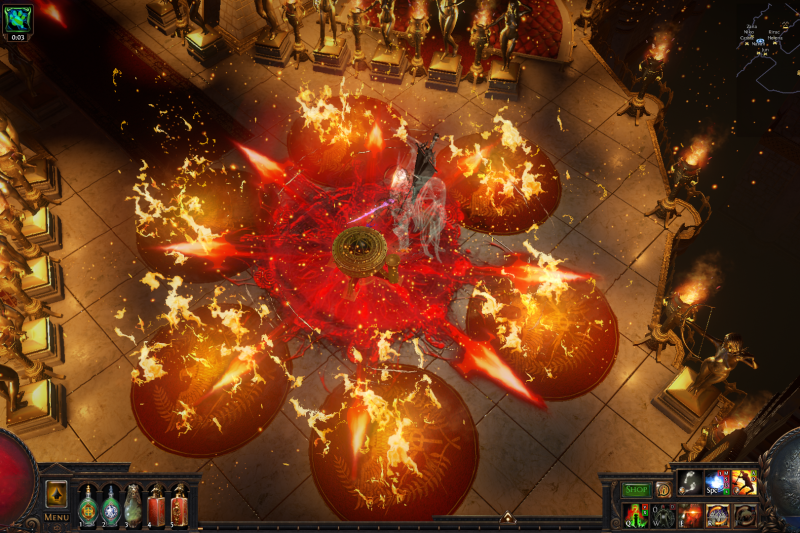Activate the fiery red warrior attack skill
800x533 pixels.
[743, 483]
